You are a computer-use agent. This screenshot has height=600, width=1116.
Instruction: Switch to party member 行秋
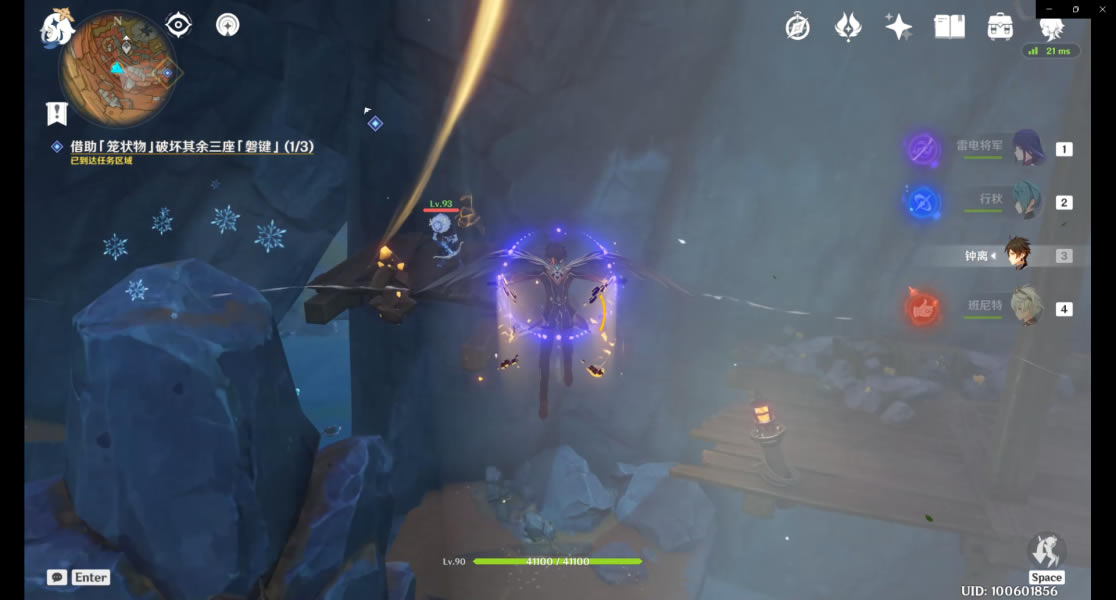pyautogui.click(x=1027, y=202)
